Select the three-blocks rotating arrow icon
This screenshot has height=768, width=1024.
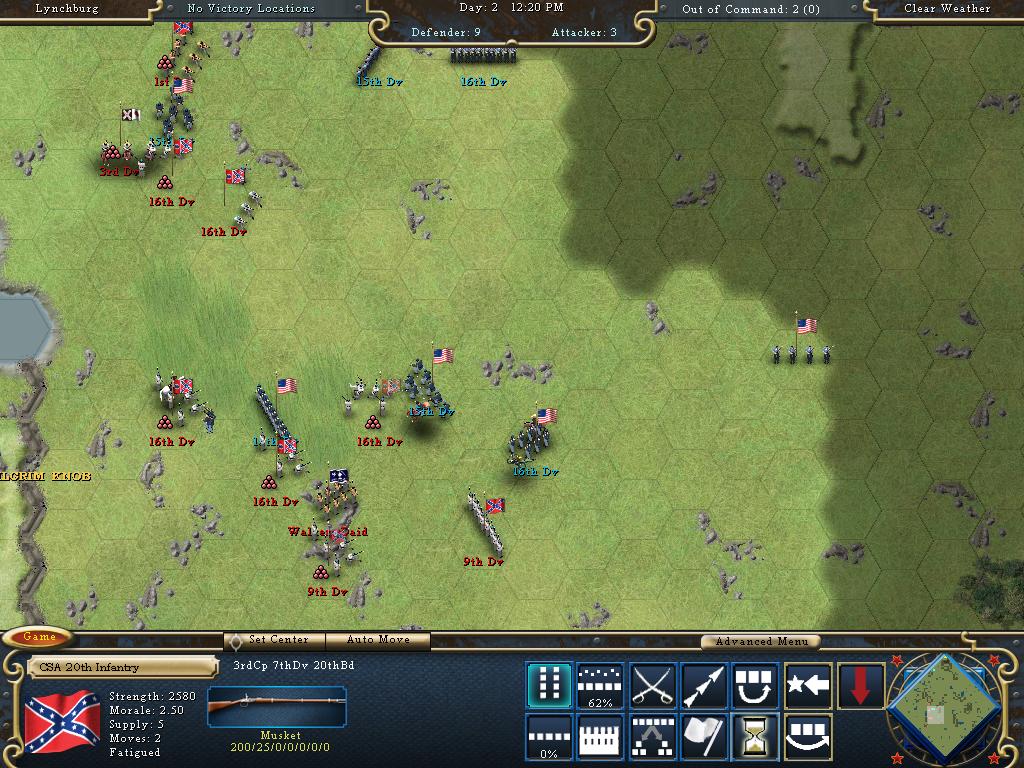coord(756,686)
